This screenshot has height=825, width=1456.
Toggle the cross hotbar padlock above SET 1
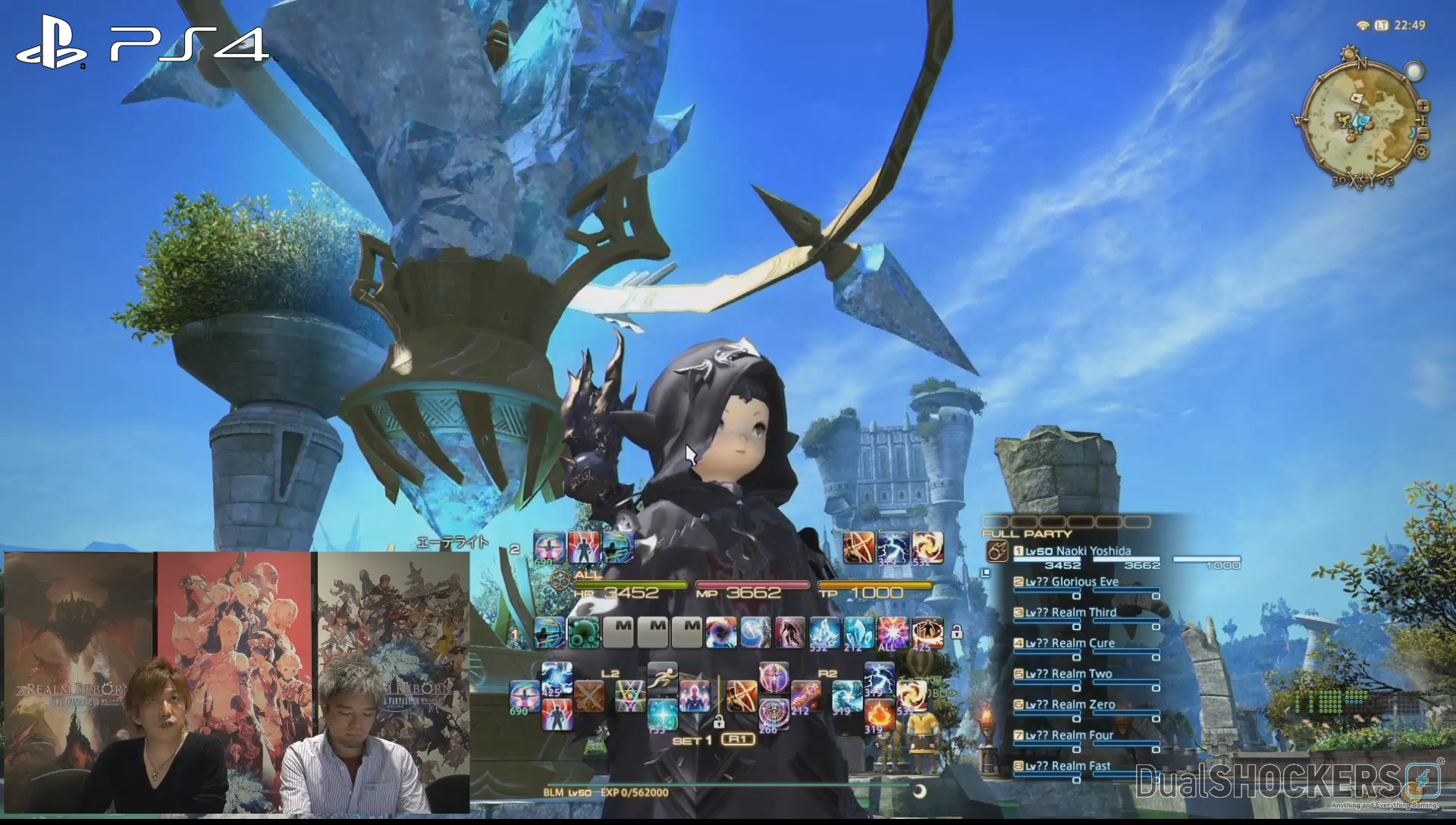tap(718, 721)
